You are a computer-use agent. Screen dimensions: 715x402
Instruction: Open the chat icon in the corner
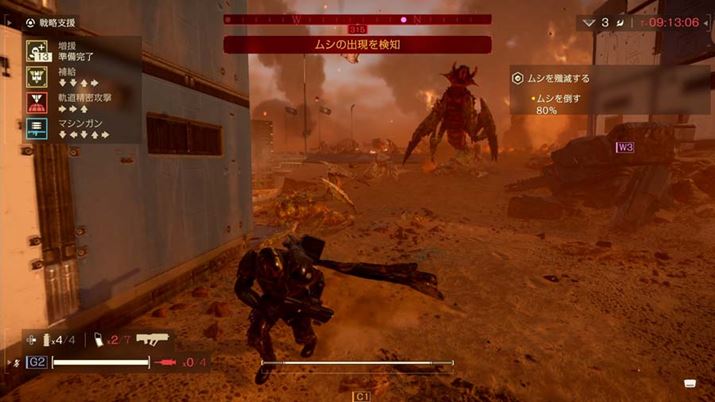pos(690,384)
